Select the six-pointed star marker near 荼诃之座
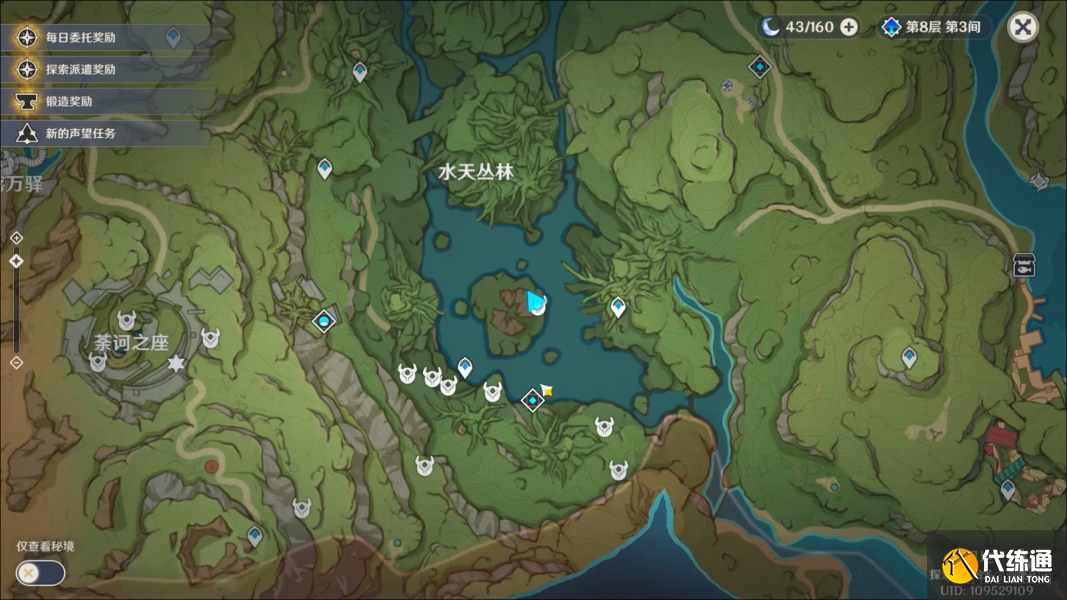Screen dimensions: 1067x600 177,361
